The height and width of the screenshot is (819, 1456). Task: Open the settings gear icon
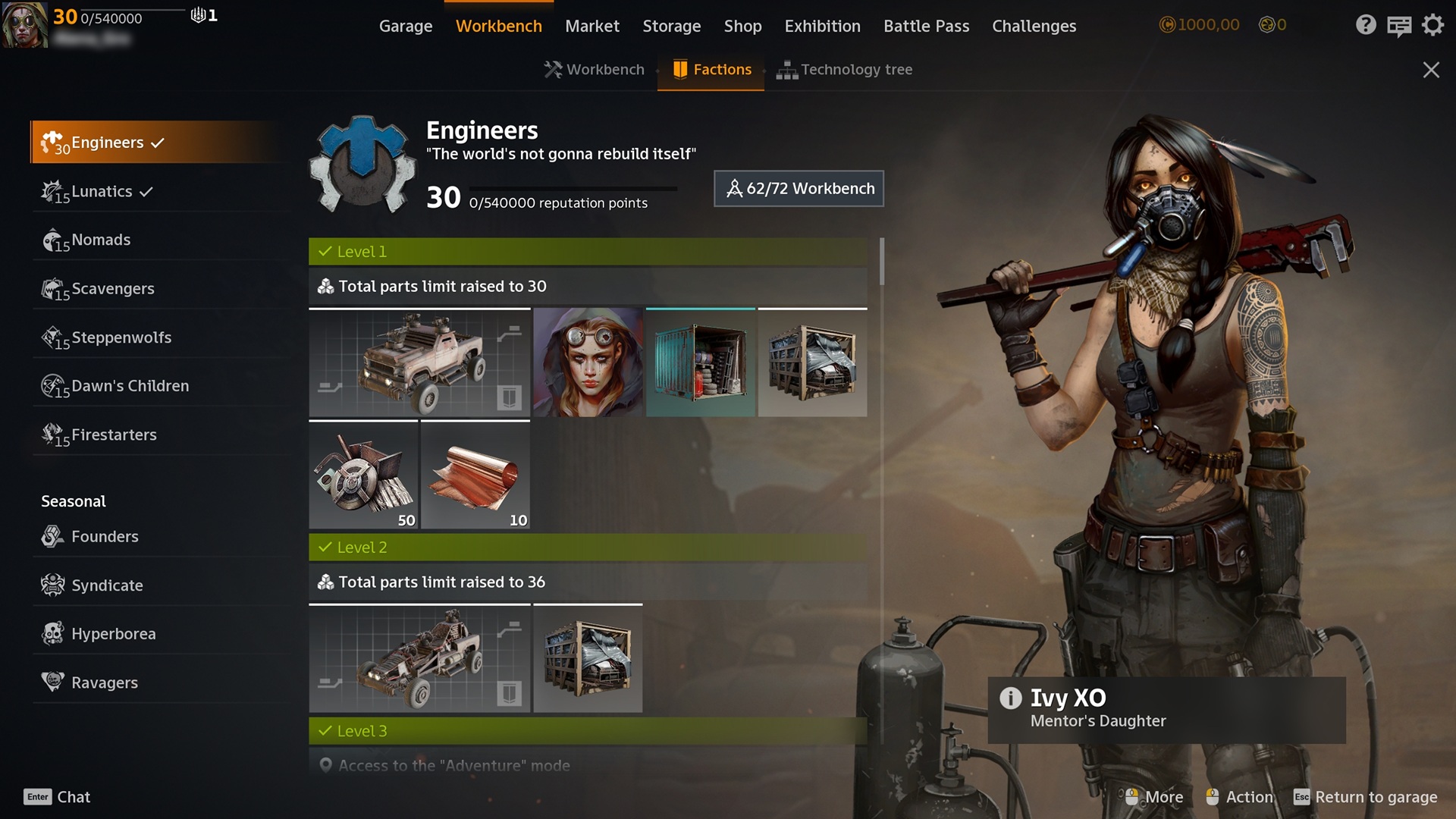point(1432,26)
